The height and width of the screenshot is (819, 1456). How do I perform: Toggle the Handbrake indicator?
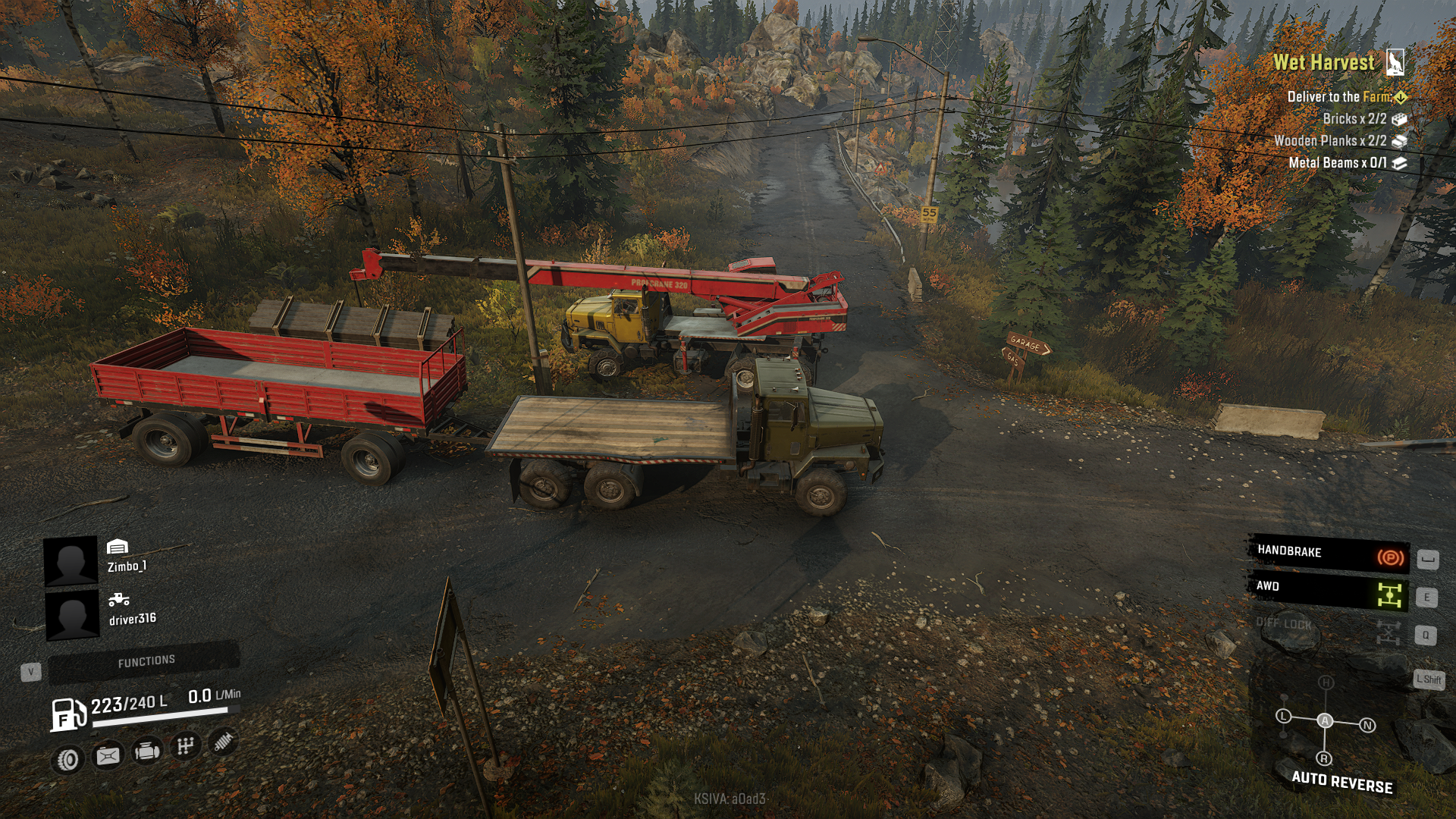[x=1328, y=554]
